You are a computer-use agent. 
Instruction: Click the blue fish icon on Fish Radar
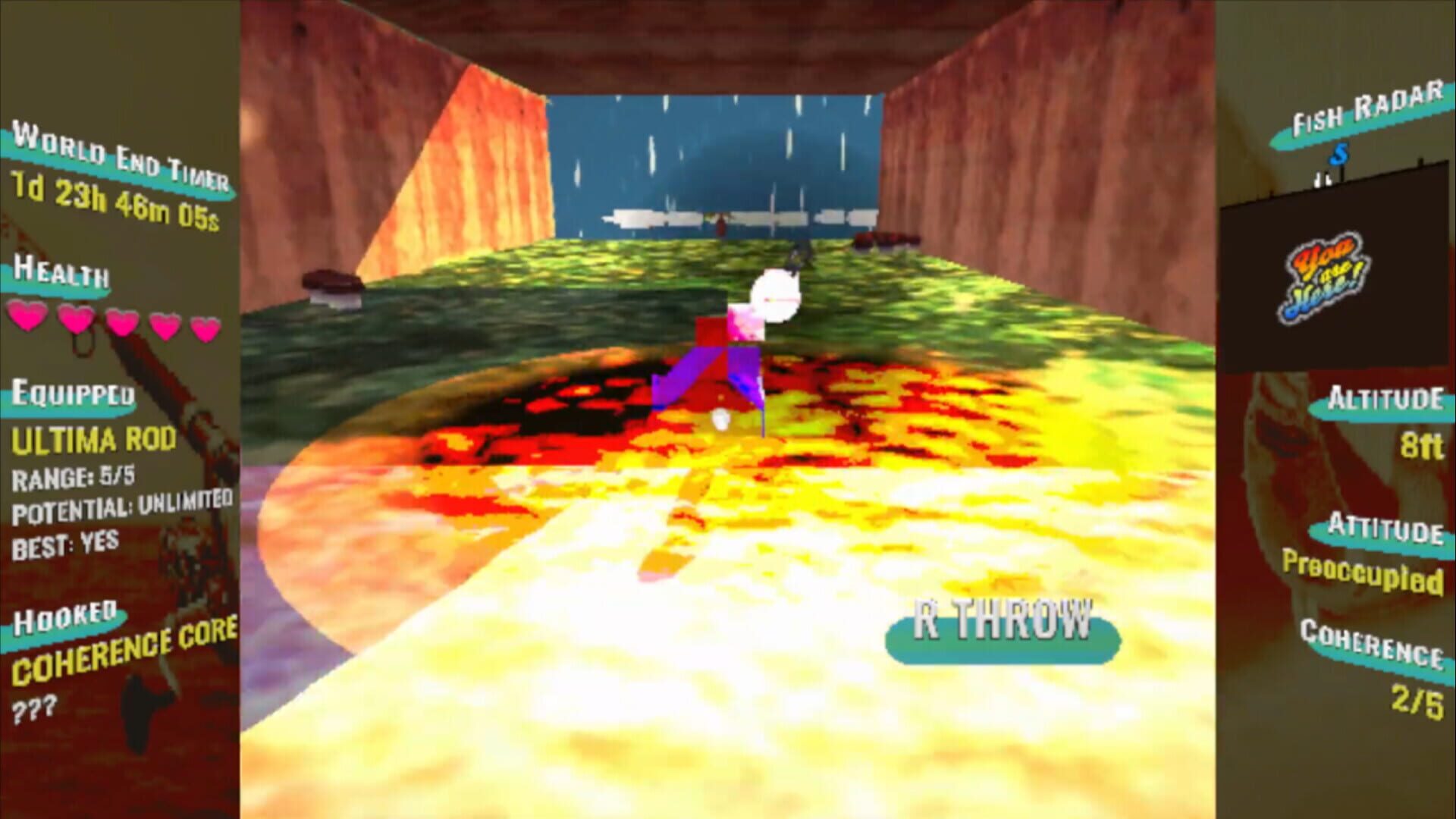[1339, 154]
